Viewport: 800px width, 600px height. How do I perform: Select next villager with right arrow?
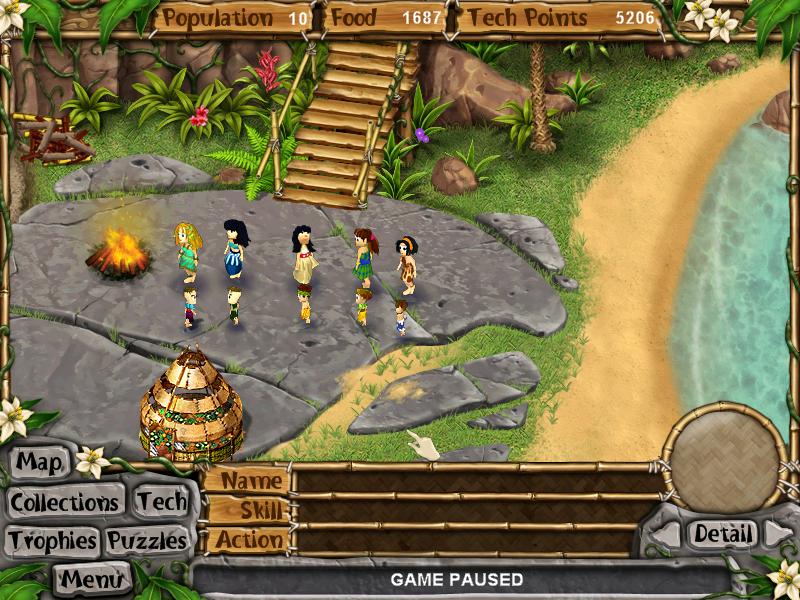pyautogui.click(x=776, y=534)
